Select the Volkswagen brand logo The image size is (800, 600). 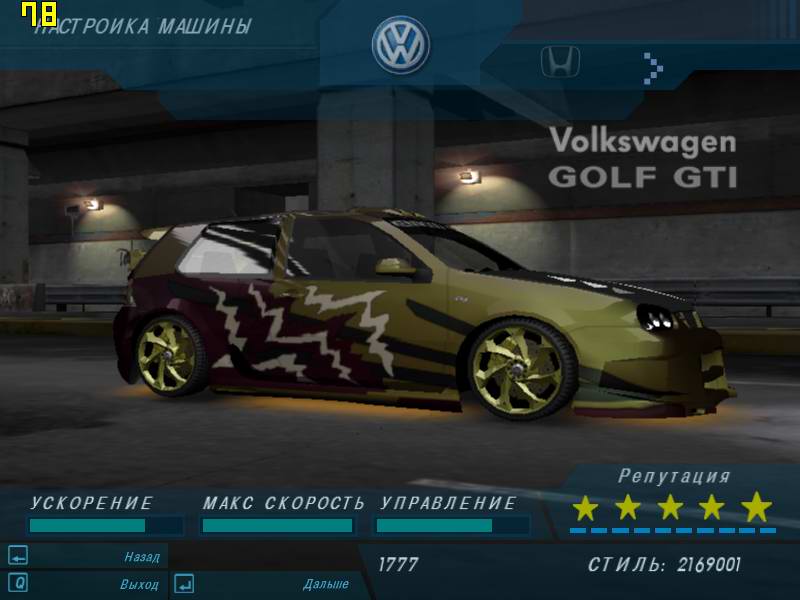pos(400,45)
